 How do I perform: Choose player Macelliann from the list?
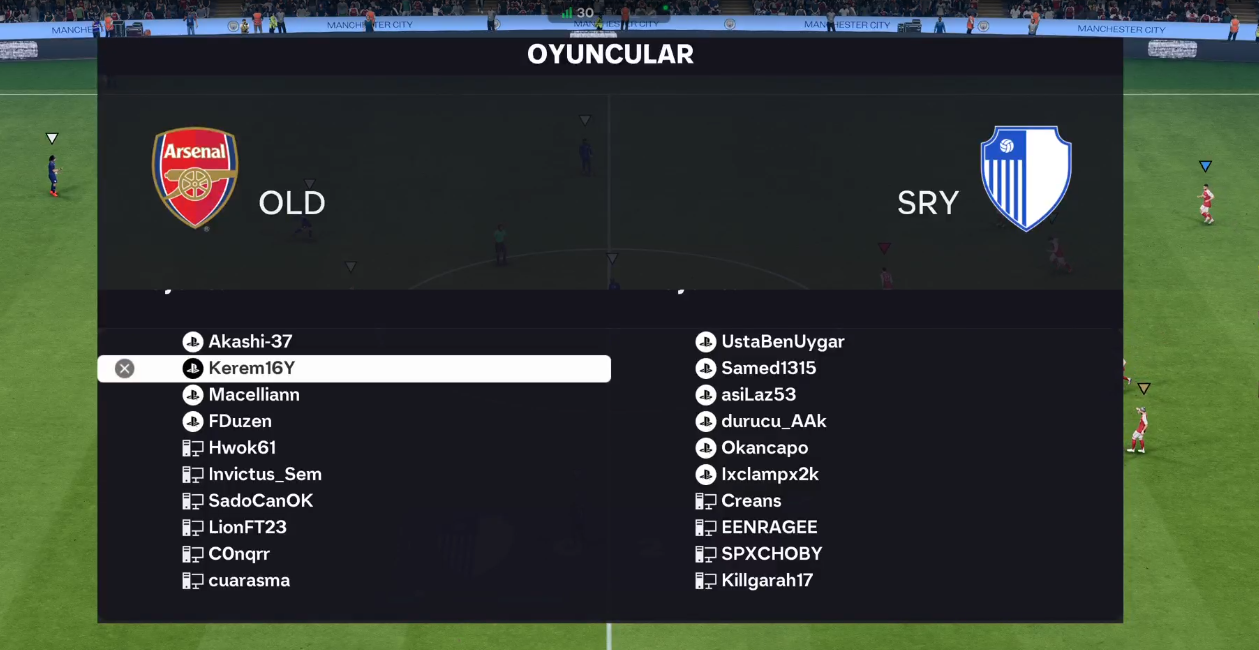coord(254,395)
